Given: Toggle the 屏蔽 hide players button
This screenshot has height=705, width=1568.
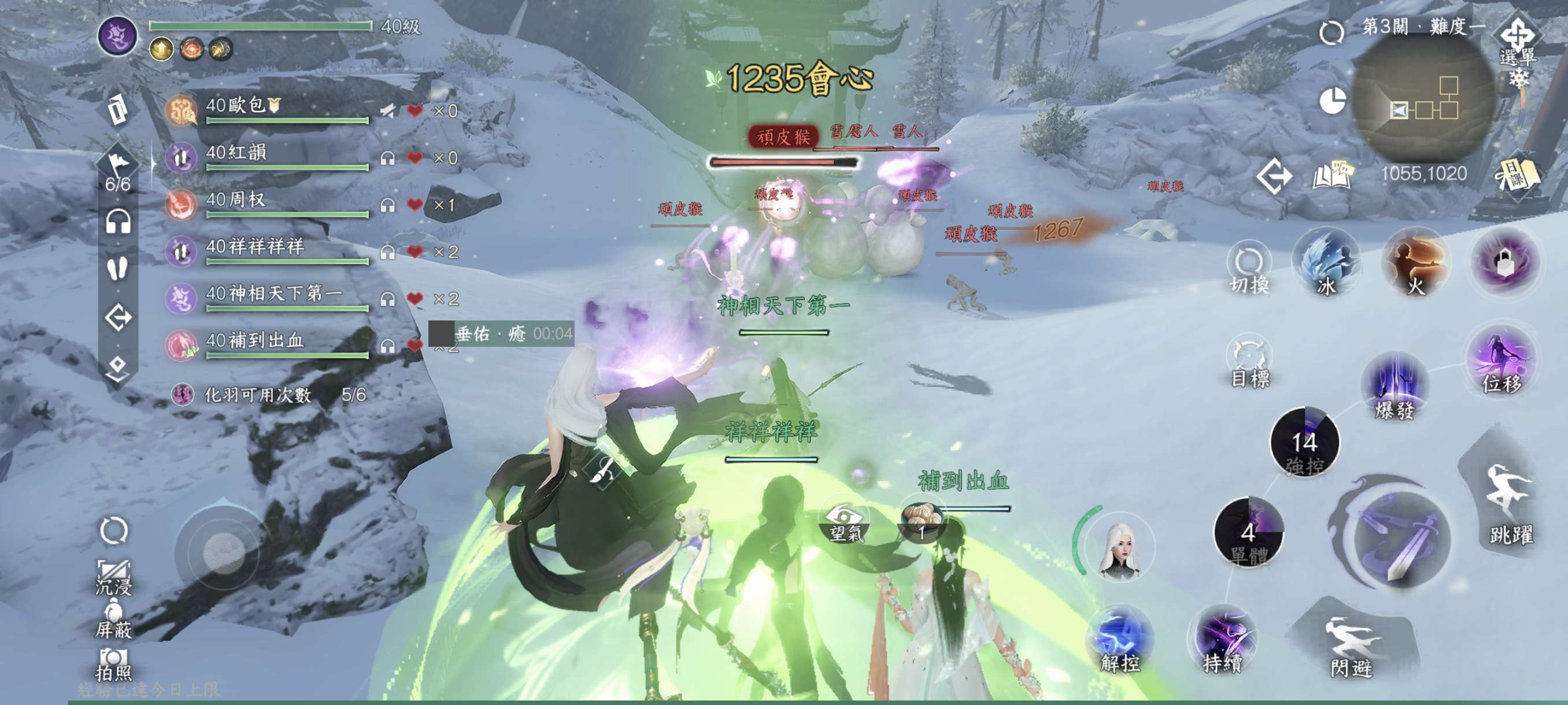Looking at the screenshot, I should 114,621.
